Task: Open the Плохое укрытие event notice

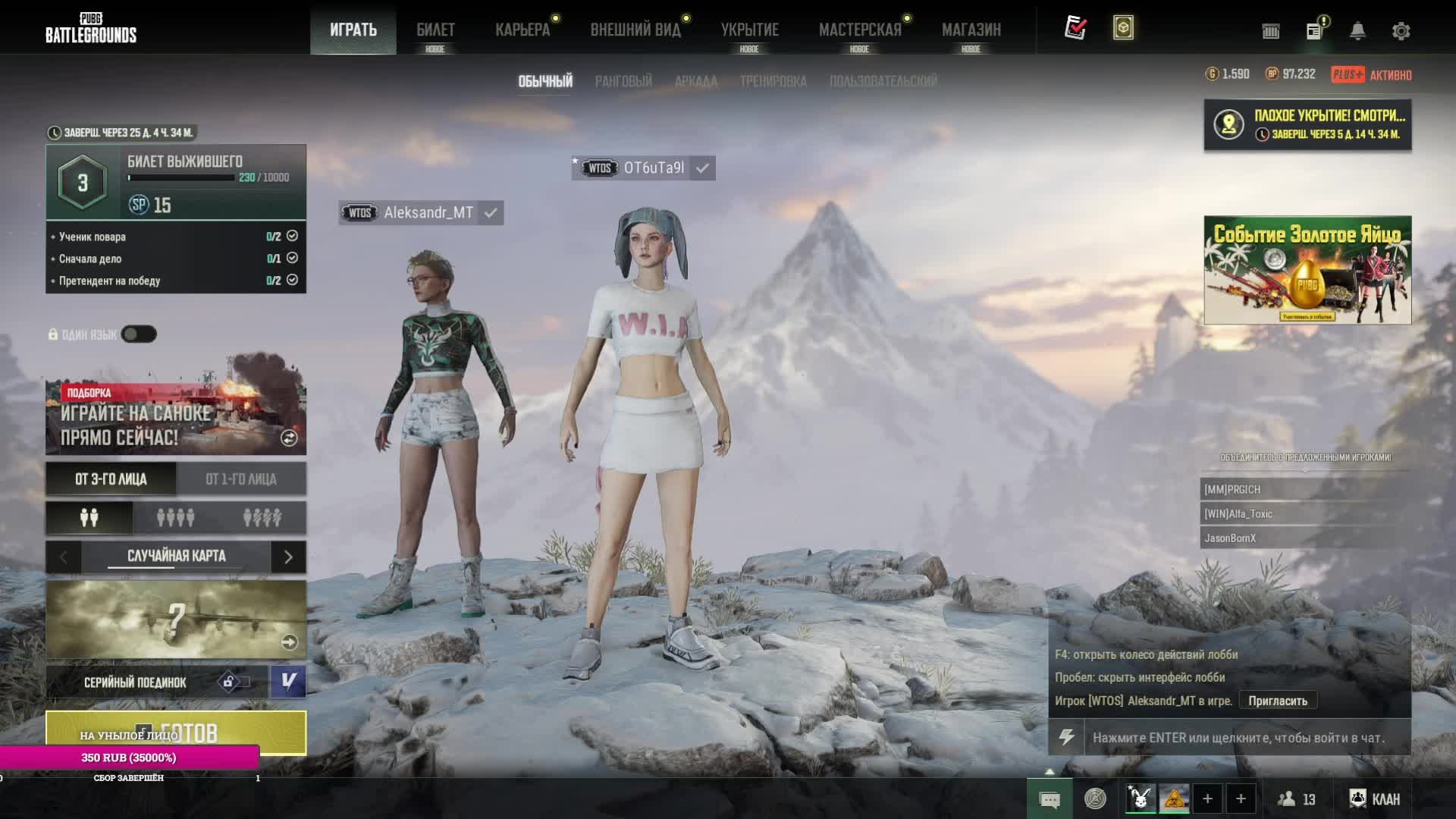Action: click(x=1307, y=125)
